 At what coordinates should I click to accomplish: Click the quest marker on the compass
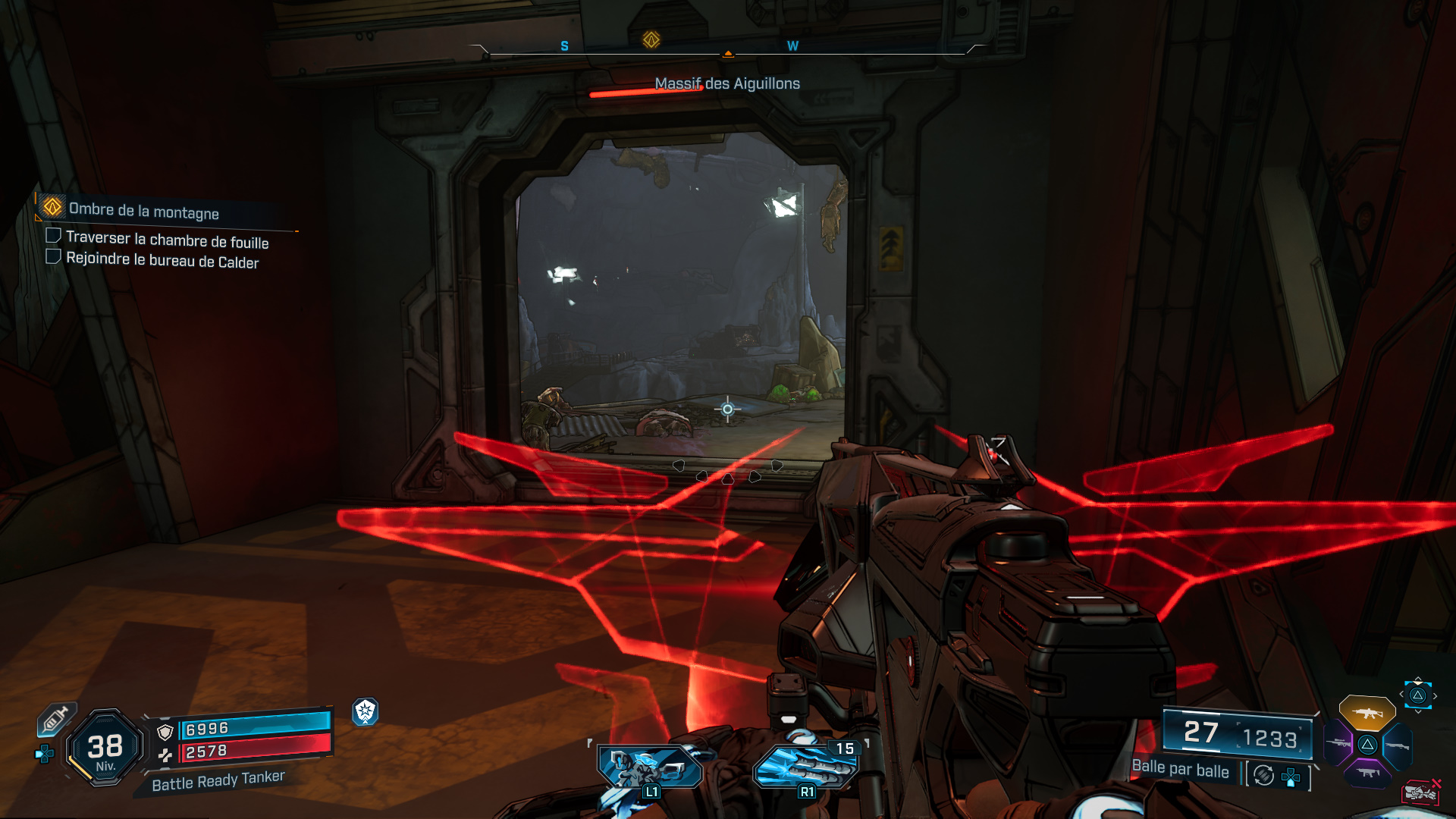651,39
